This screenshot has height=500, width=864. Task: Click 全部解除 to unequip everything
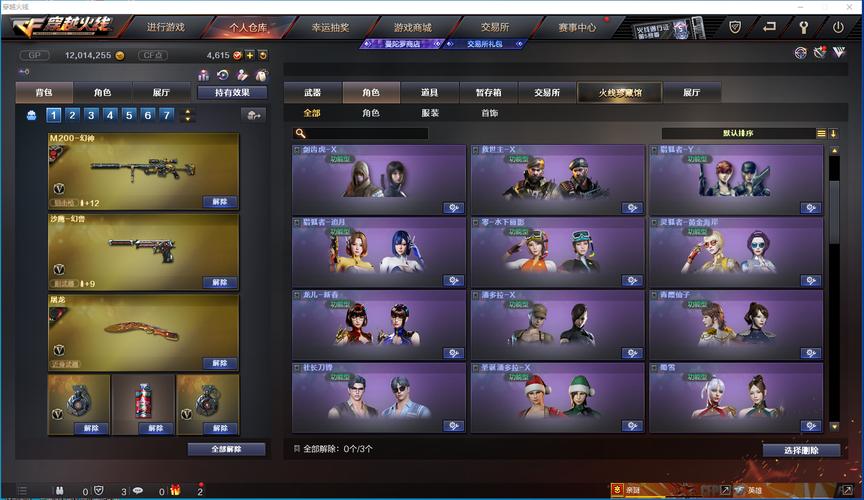pyautogui.click(x=226, y=449)
